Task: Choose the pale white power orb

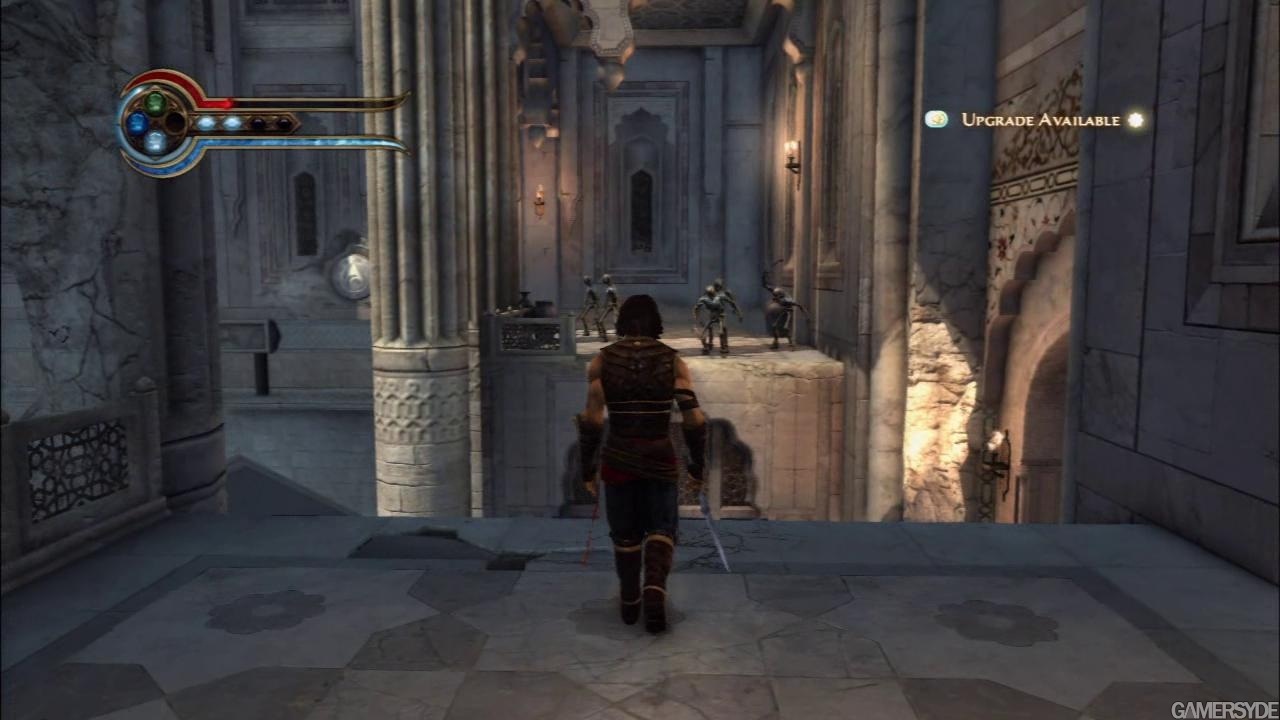Action: pyautogui.click(x=155, y=142)
